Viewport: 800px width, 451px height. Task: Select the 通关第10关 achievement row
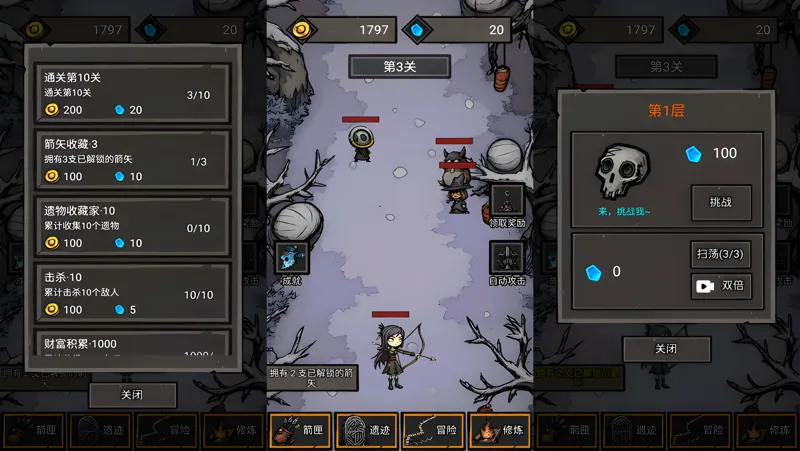(x=132, y=93)
